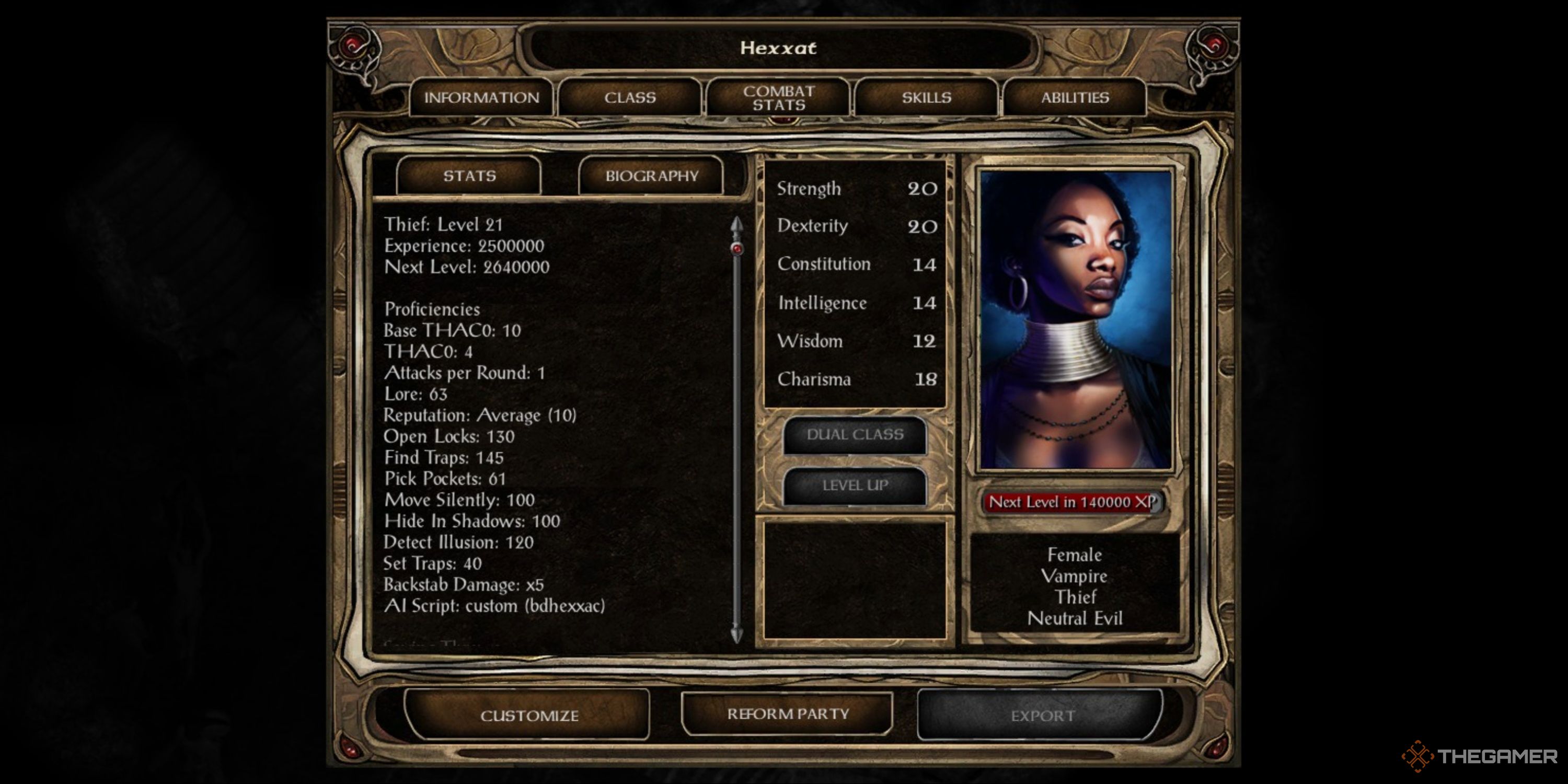Viewport: 1568px width, 784px height.
Task: Click the Level Up button
Action: tap(855, 485)
